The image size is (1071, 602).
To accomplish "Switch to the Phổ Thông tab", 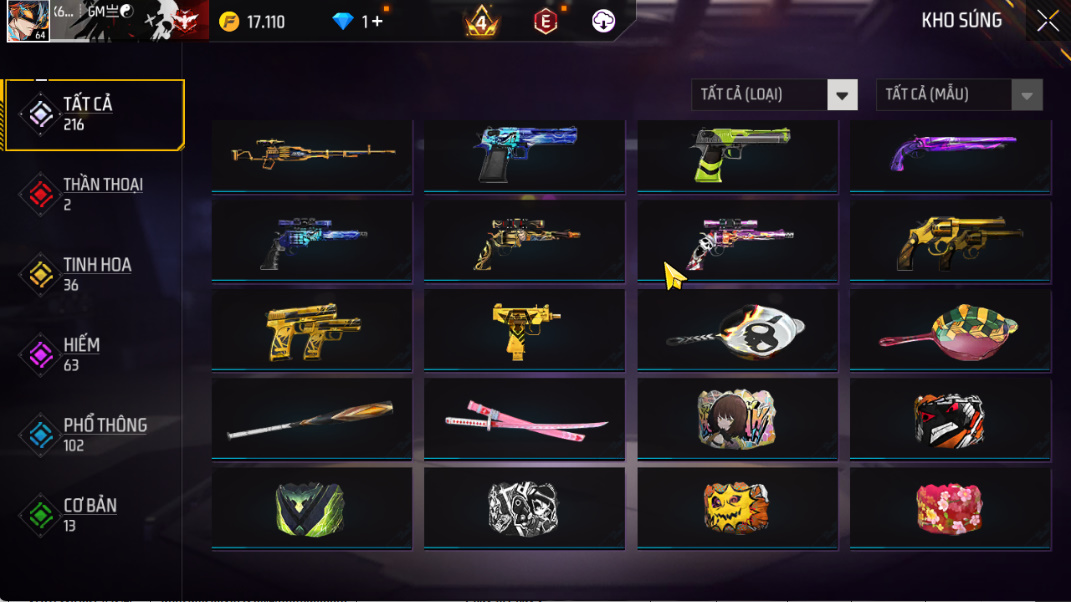I will click(94, 435).
